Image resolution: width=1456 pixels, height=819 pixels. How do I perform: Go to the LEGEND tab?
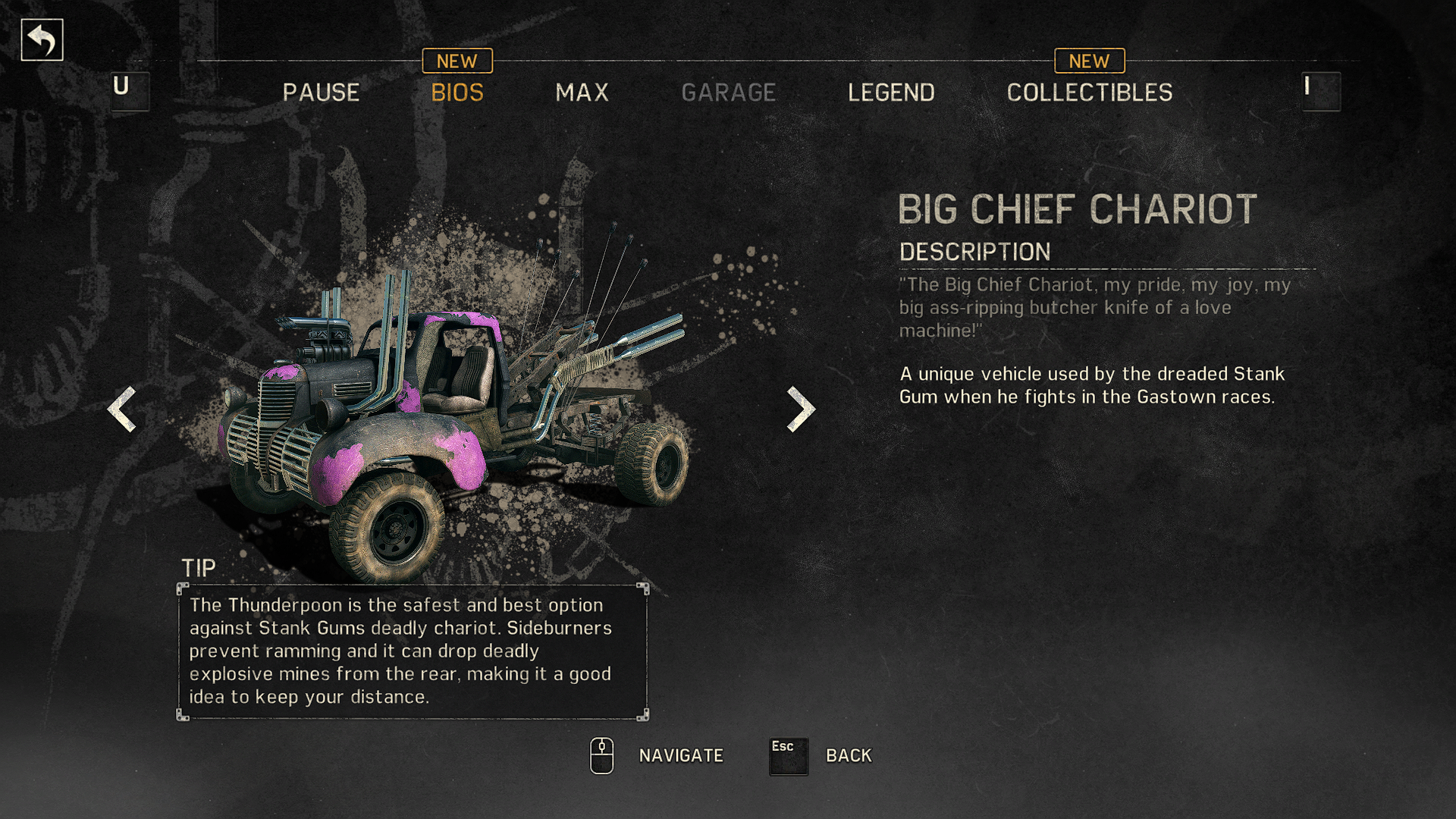coord(891,93)
